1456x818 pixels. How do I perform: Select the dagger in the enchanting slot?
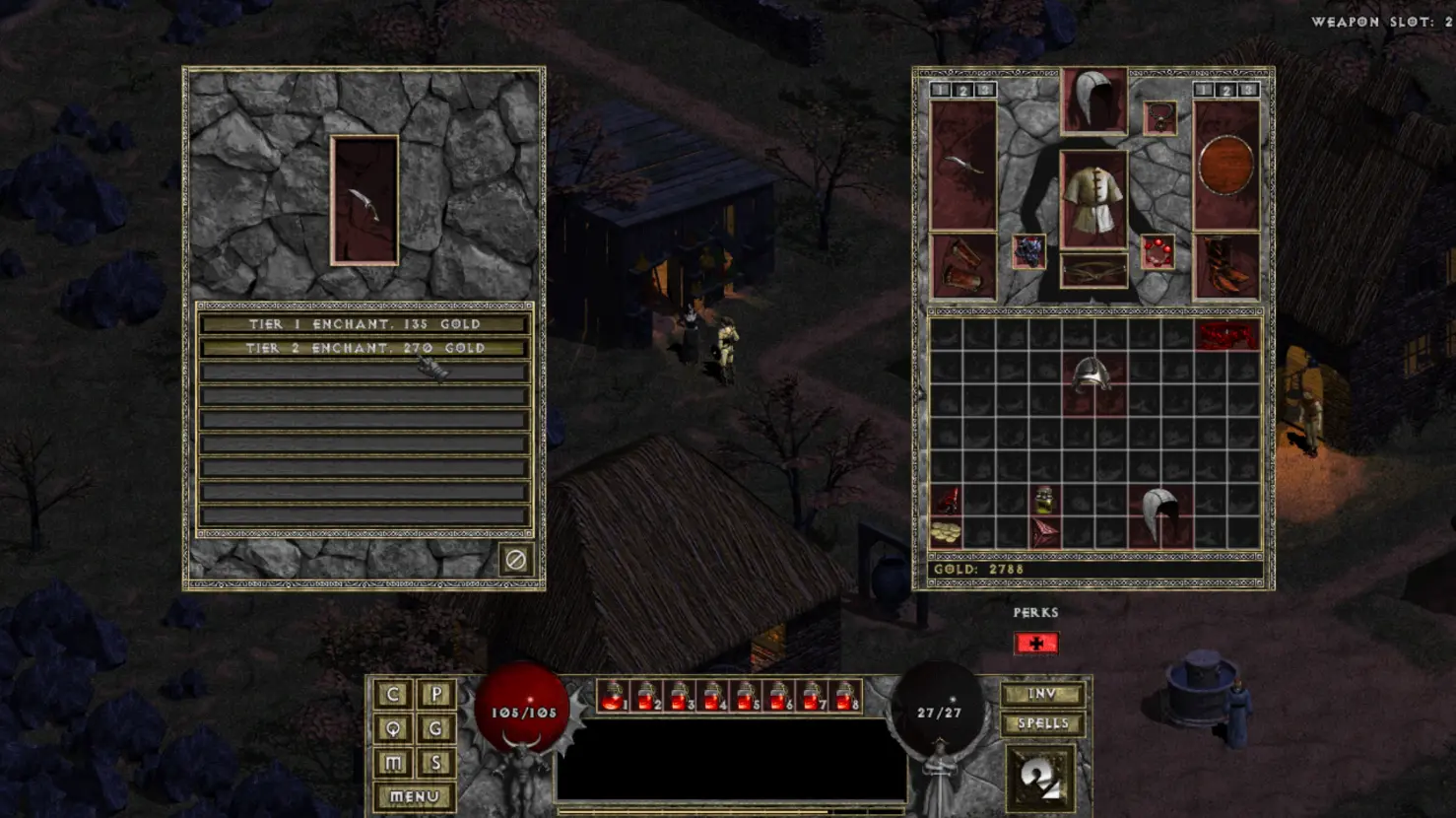(364, 201)
